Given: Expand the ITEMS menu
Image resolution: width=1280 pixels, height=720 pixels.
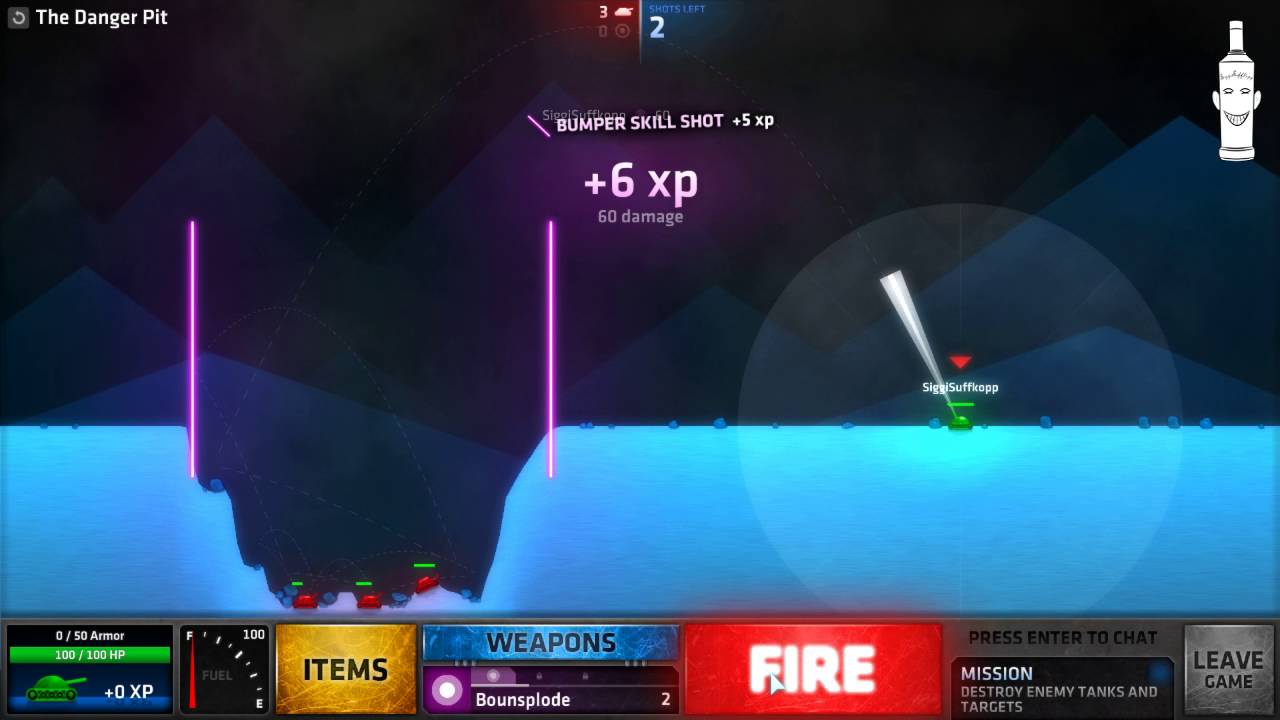Looking at the screenshot, I should click(345, 670).
